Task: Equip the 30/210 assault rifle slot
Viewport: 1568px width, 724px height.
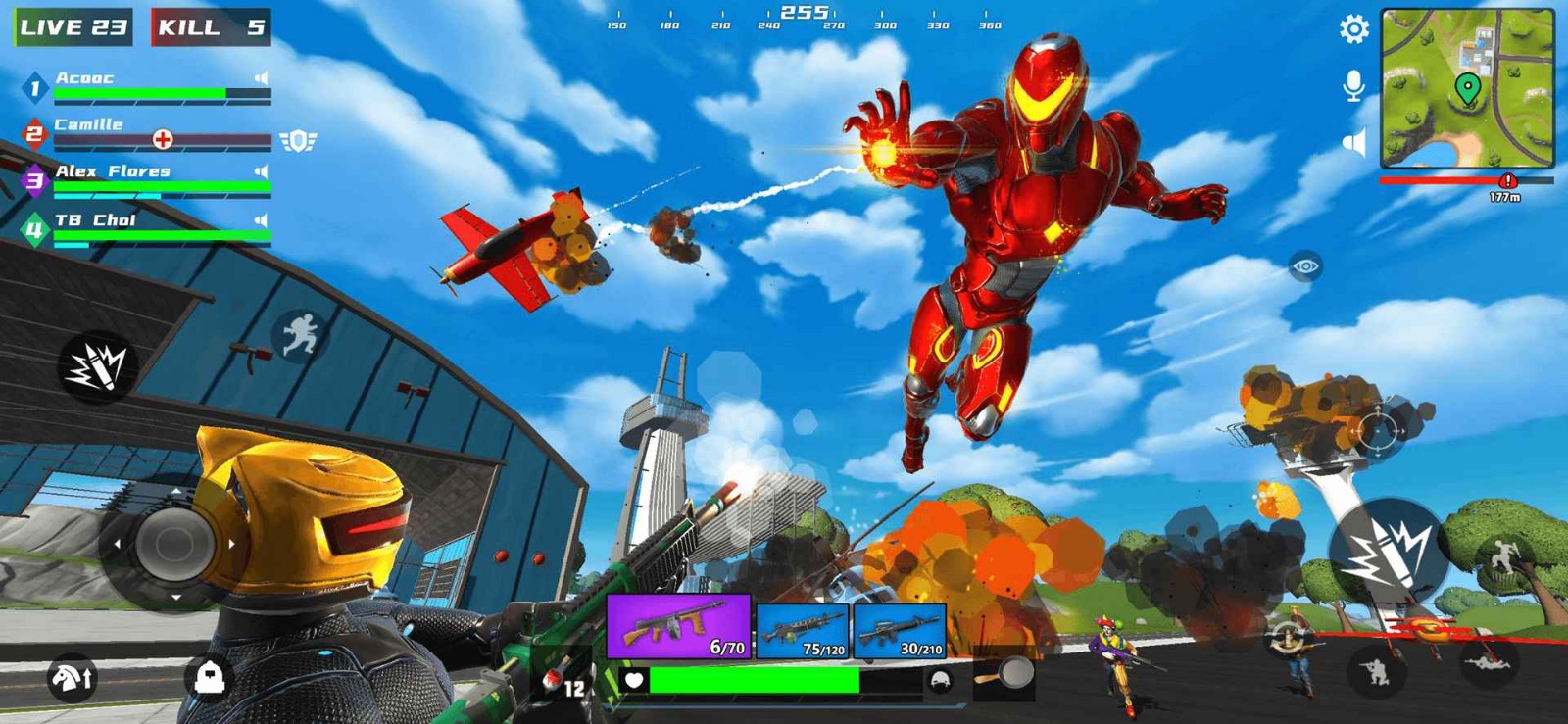Action: coord(900,630)
